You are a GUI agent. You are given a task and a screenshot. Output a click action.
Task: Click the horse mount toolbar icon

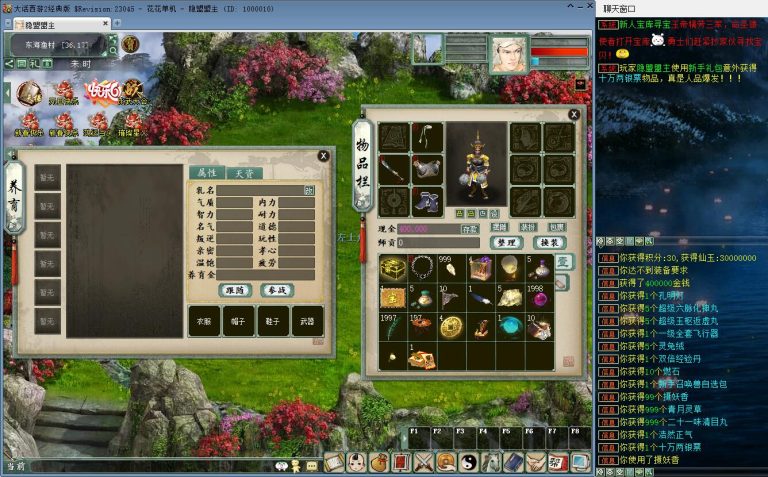(490, 463)
